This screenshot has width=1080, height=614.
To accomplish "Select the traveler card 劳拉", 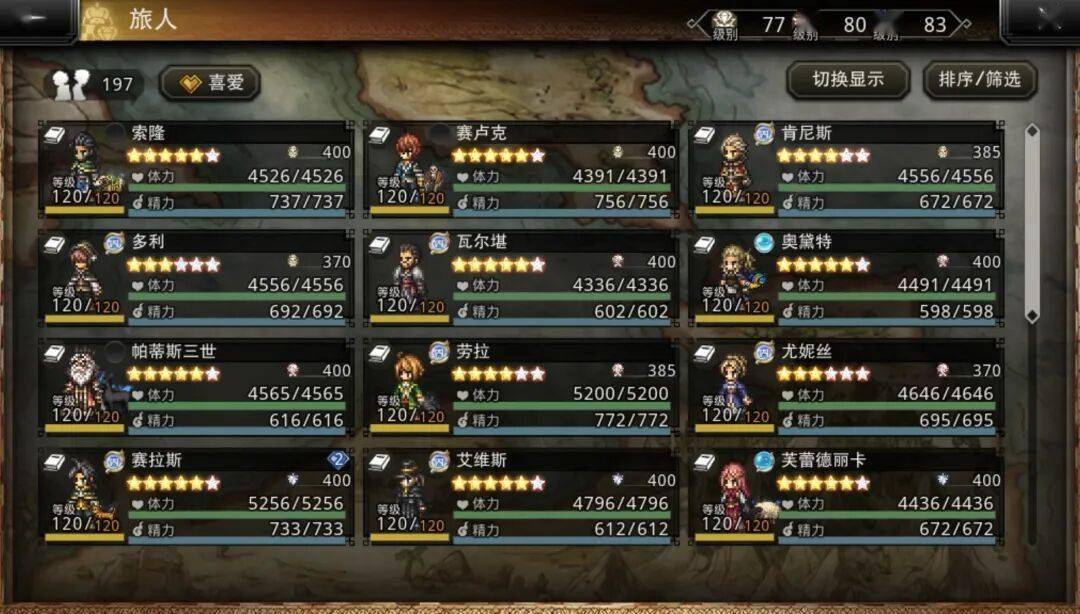I will coord(521,386).
